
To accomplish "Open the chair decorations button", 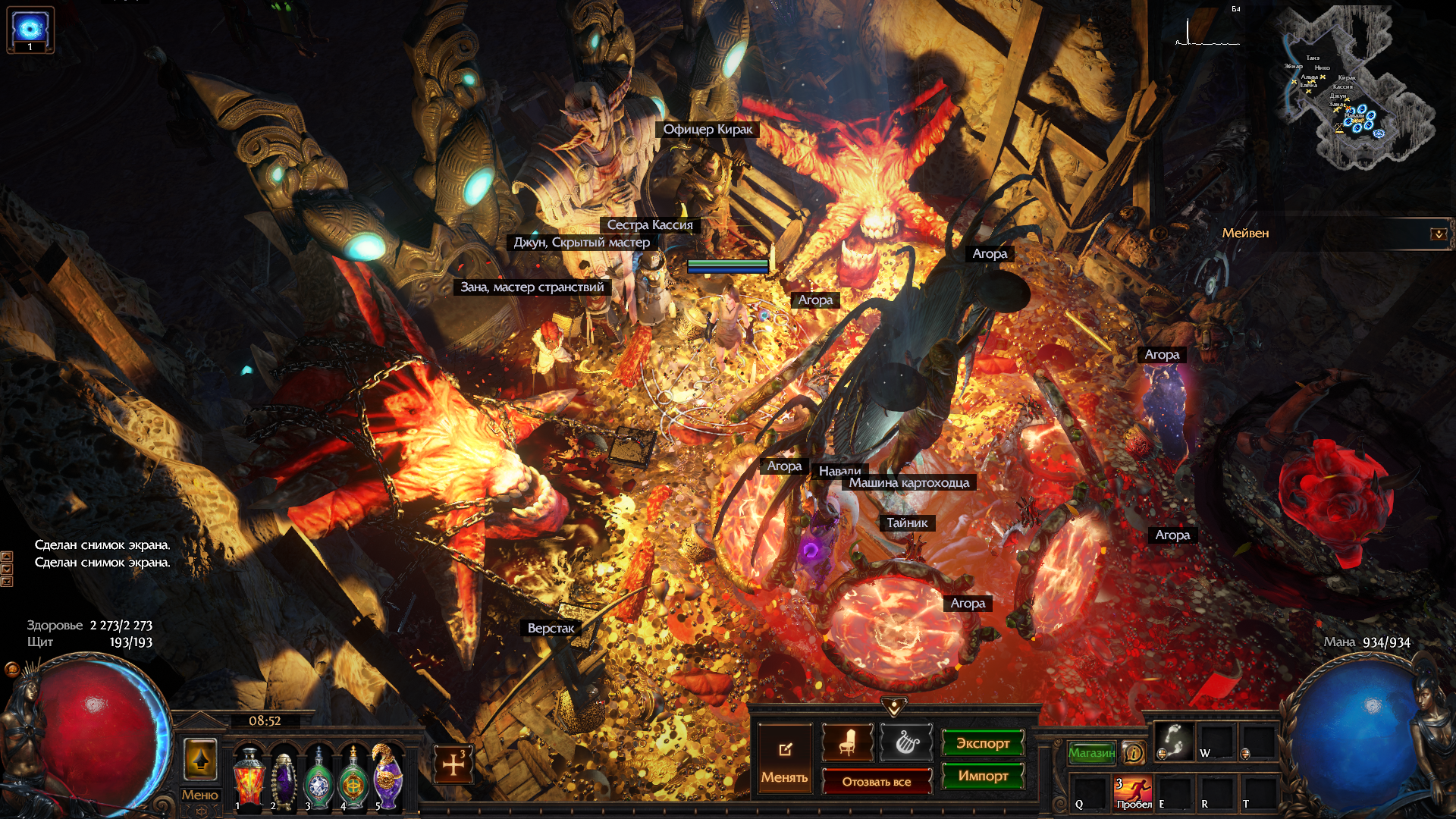I will tap(847, 742).
